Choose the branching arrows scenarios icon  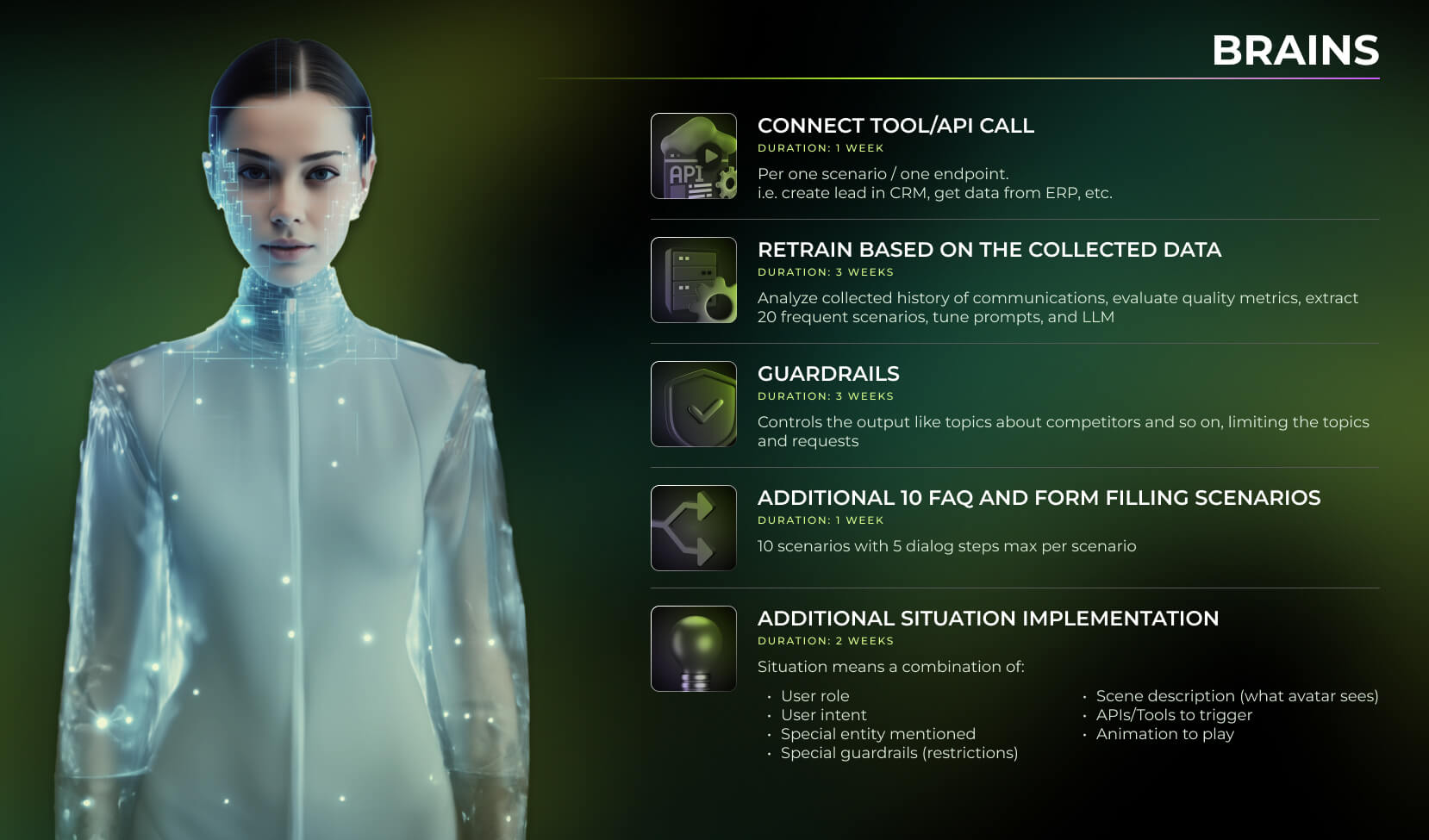pos(694,528)
